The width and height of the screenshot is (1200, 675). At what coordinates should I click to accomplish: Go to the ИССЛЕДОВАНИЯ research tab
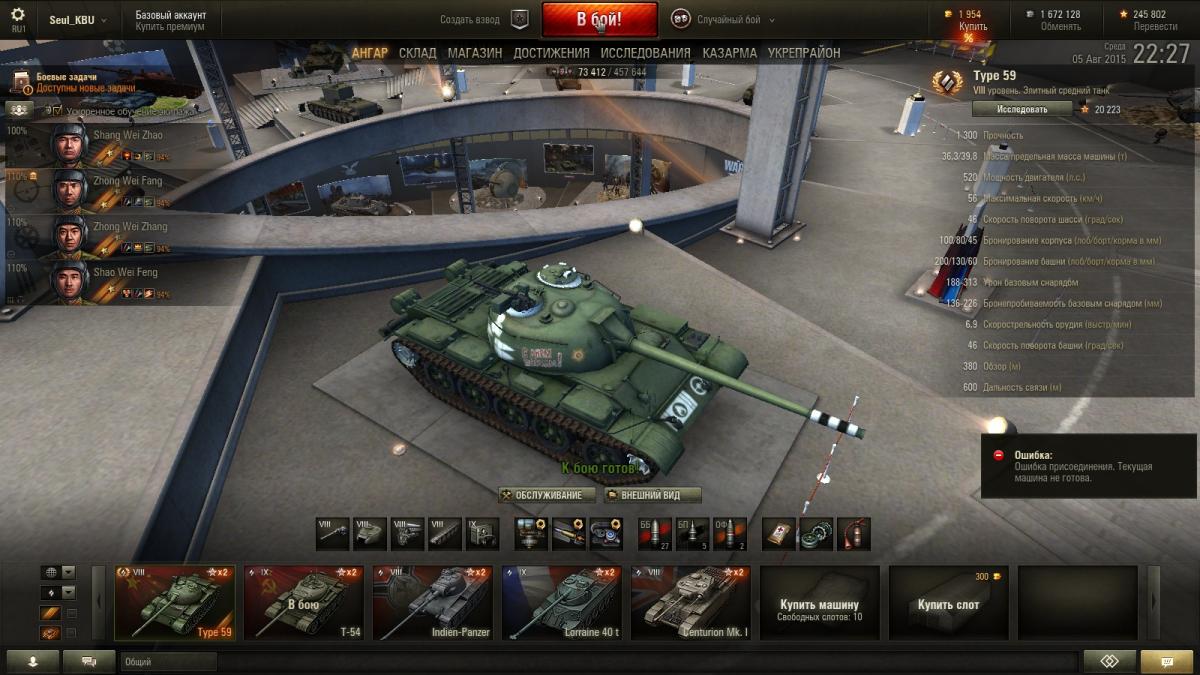pos(645,53)
